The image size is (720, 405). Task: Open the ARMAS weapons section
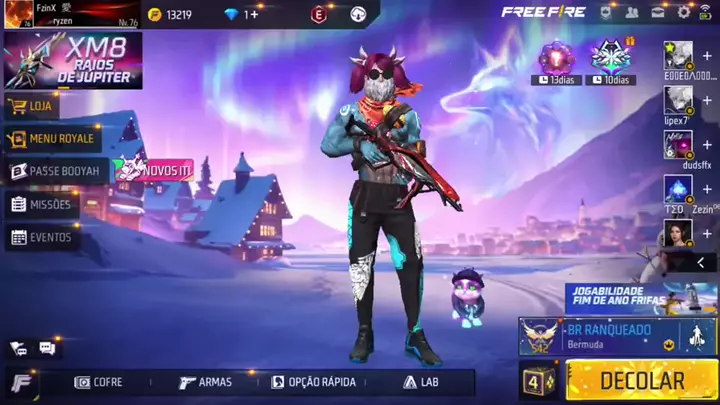tap(205, 382)
